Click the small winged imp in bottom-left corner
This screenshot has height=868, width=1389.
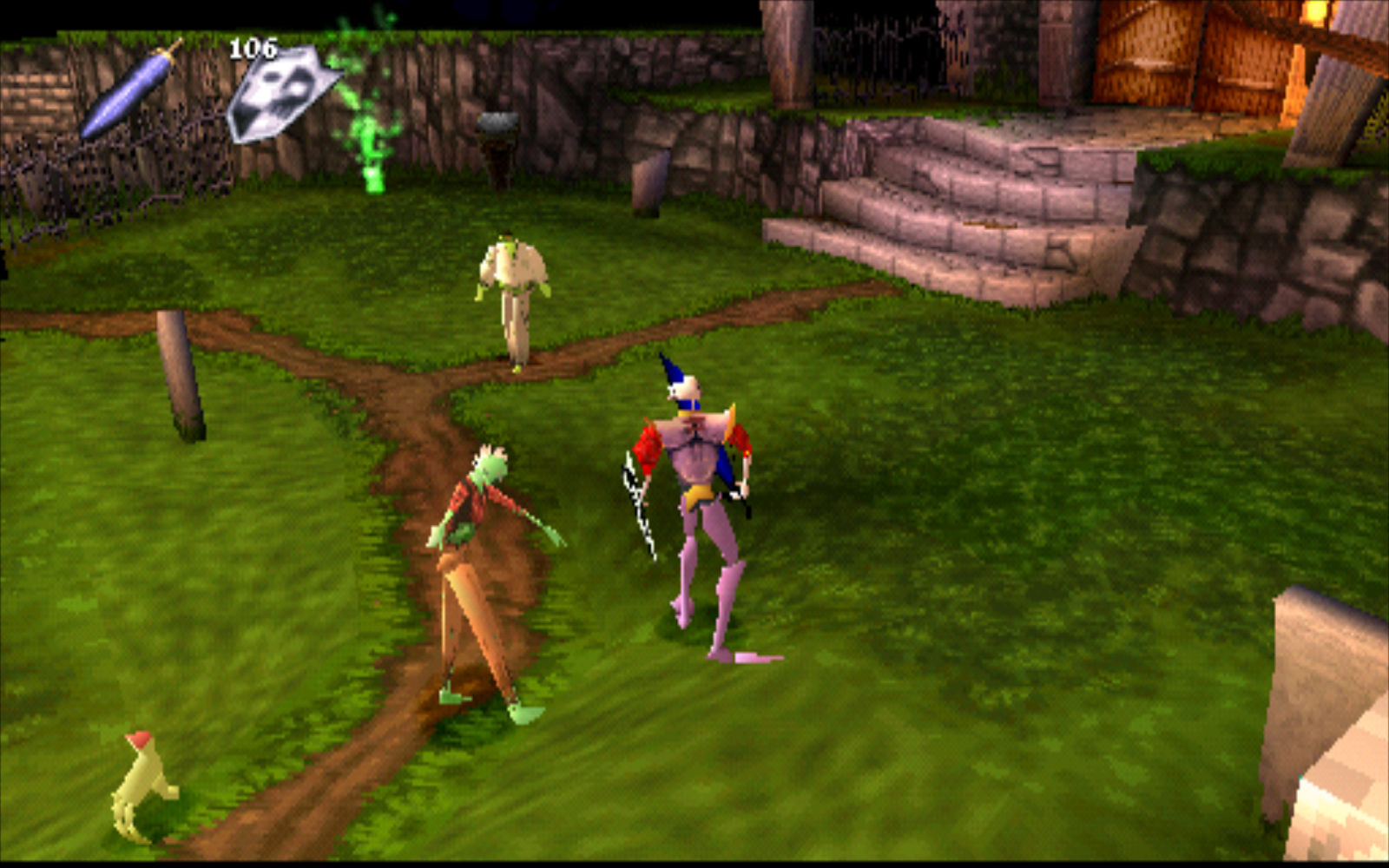(139, 786)
